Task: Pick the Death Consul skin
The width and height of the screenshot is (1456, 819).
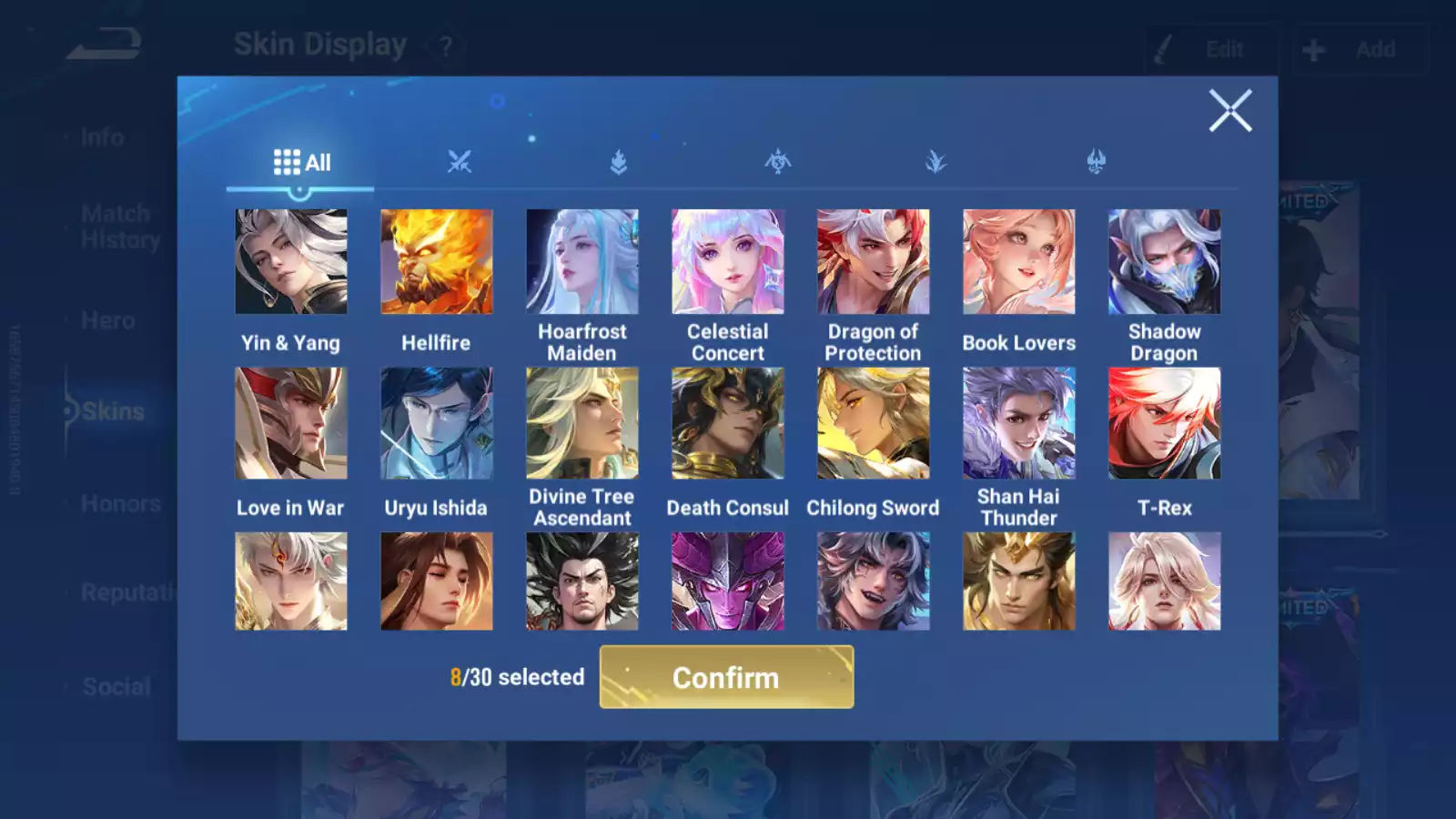Action: 728,423
